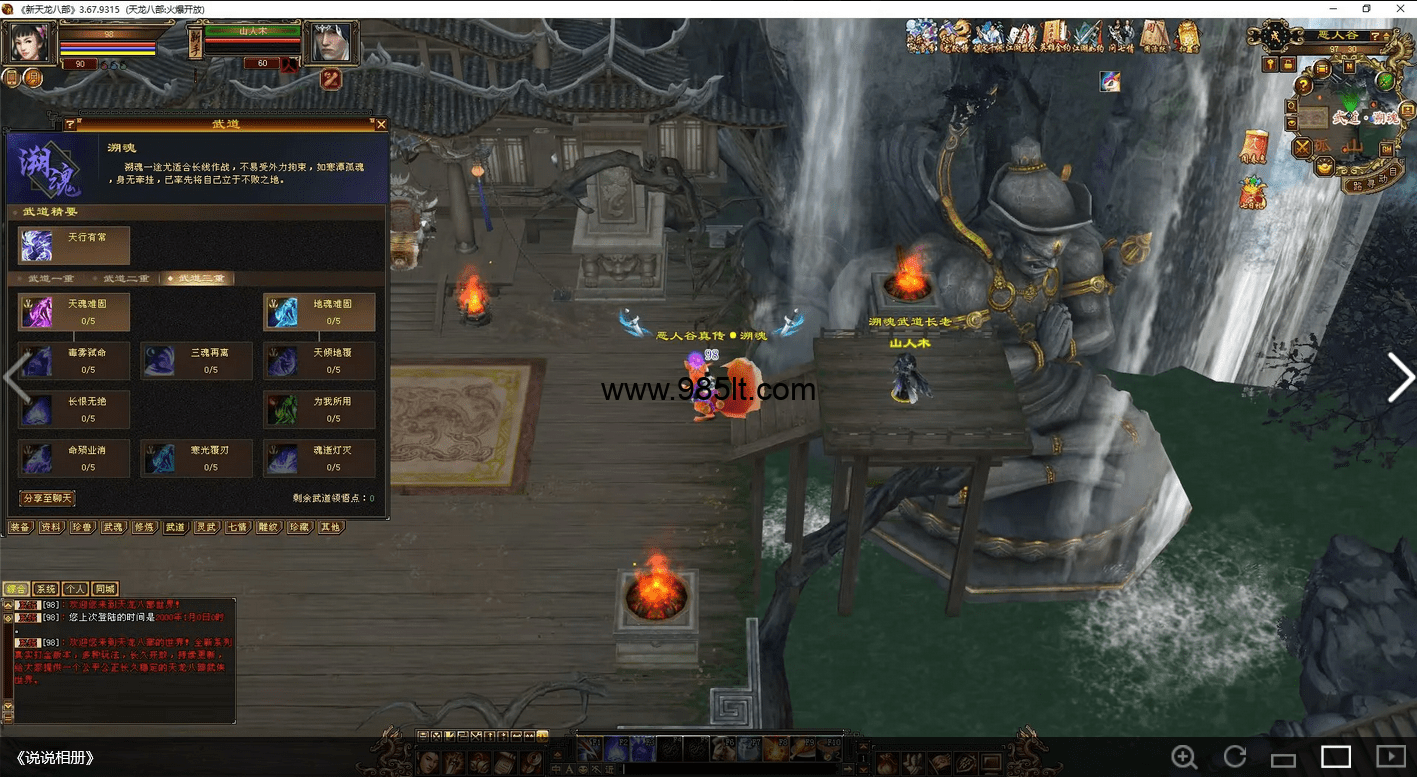Image resolution: width=1417 pixels, height=777 pixels.
Task: Select the 天行有常 essence skill
Action: coord(74,246)
